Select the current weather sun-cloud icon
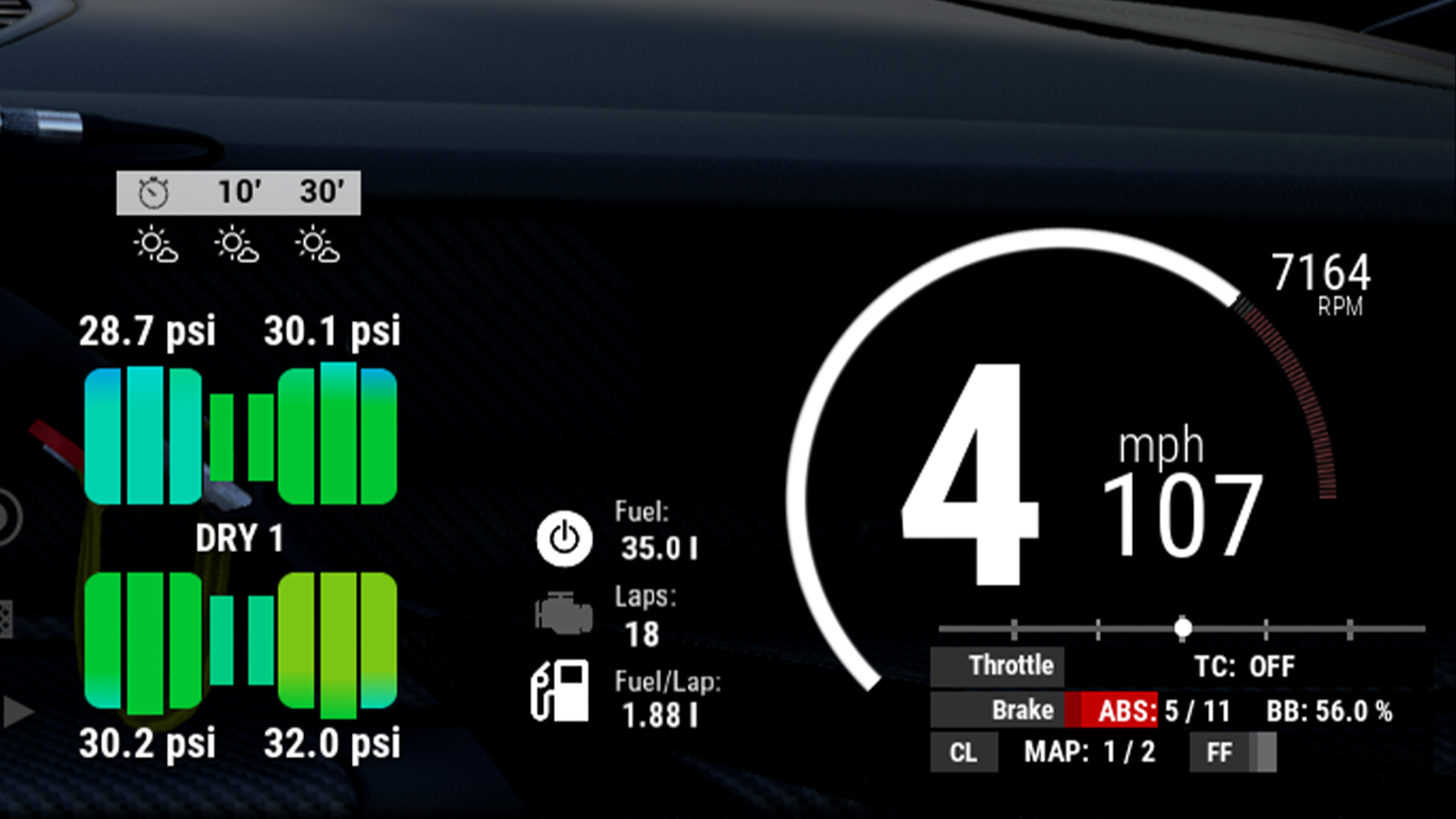The height and width of the screenshot is (819, 1456). [x=154, y=244]
